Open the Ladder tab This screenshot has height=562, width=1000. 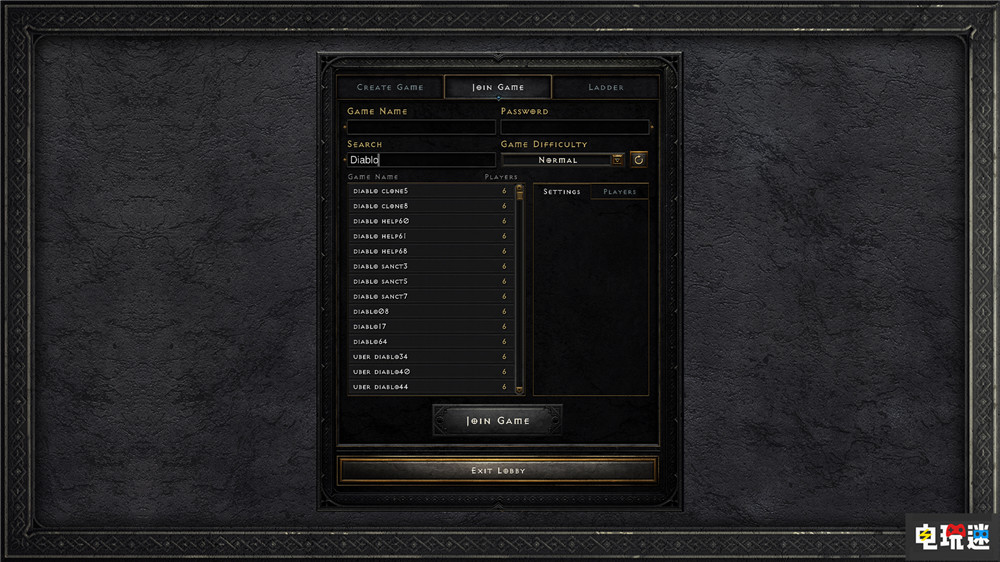(606, 87)
